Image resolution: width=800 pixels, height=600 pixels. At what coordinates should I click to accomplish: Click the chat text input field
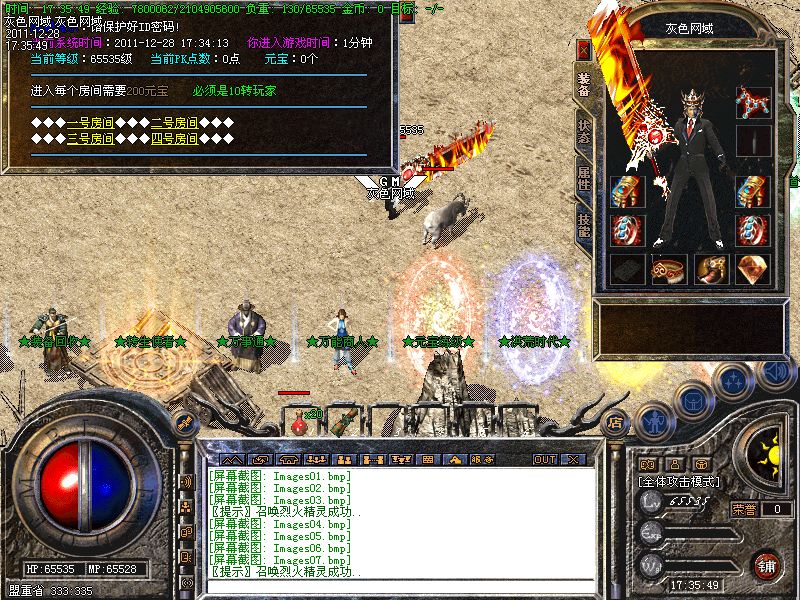(400, 586)
